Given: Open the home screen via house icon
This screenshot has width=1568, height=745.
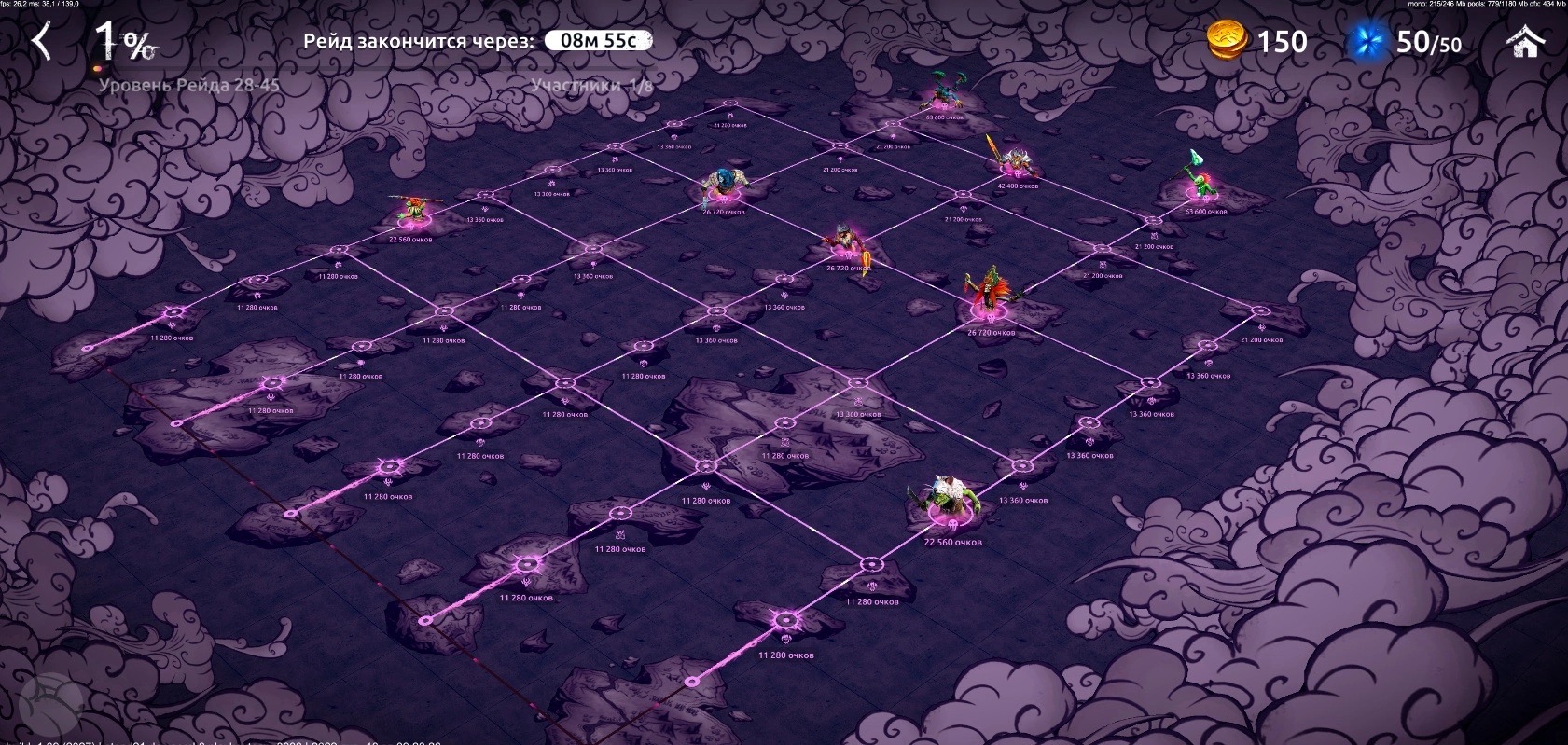Looking at the screenshot, I should pos(1526,42).
